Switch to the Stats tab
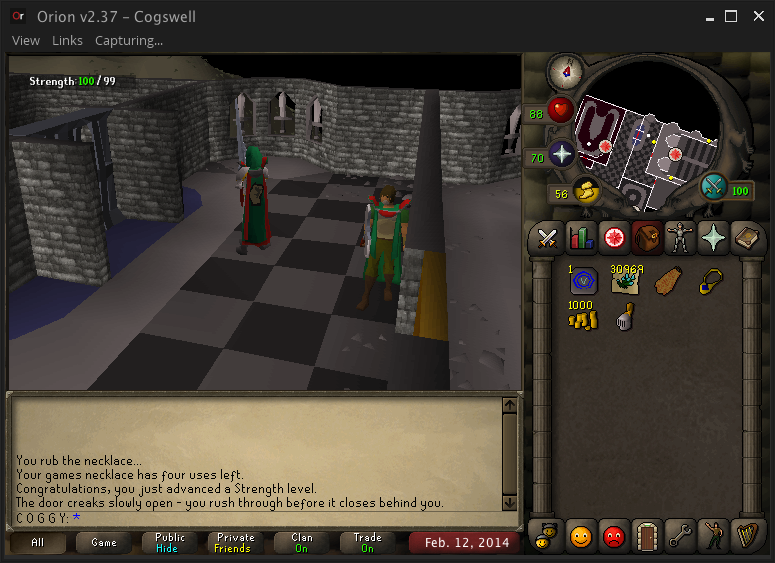Image resolution: width=775 pixels, height=563 pixels. pos(580,238)
